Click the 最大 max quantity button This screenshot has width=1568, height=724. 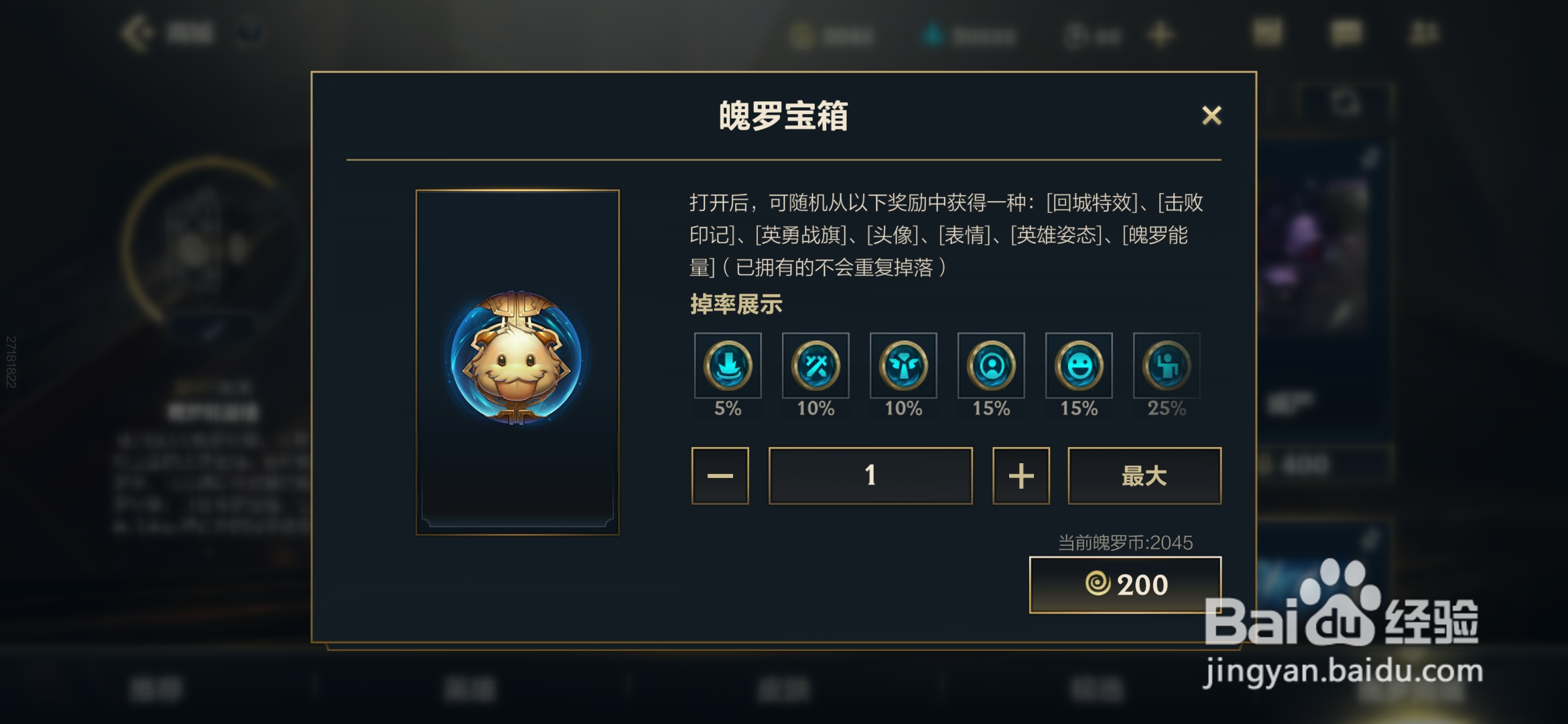tap(1144, 475)
